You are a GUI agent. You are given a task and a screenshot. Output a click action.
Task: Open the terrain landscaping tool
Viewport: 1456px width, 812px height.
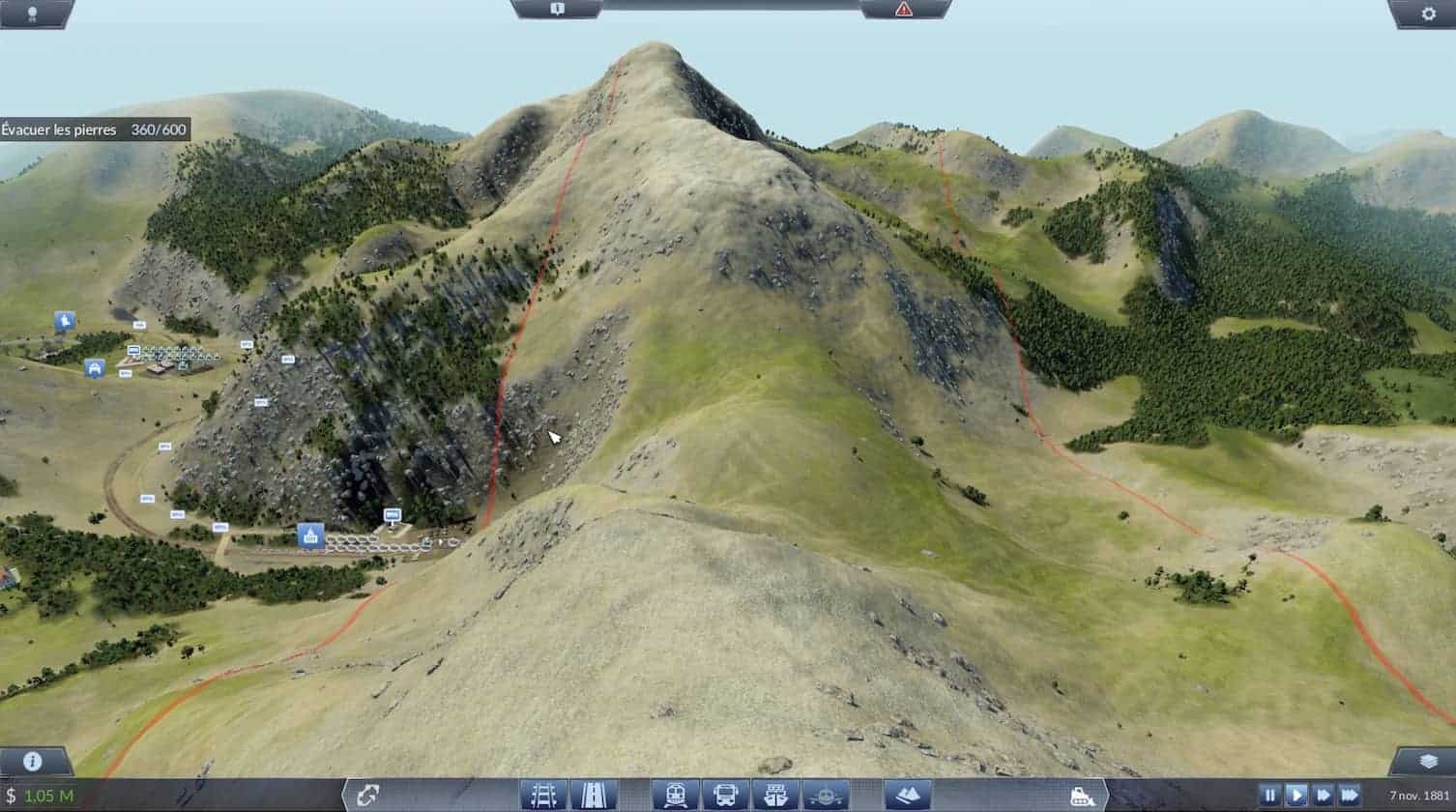pos(907,796)
